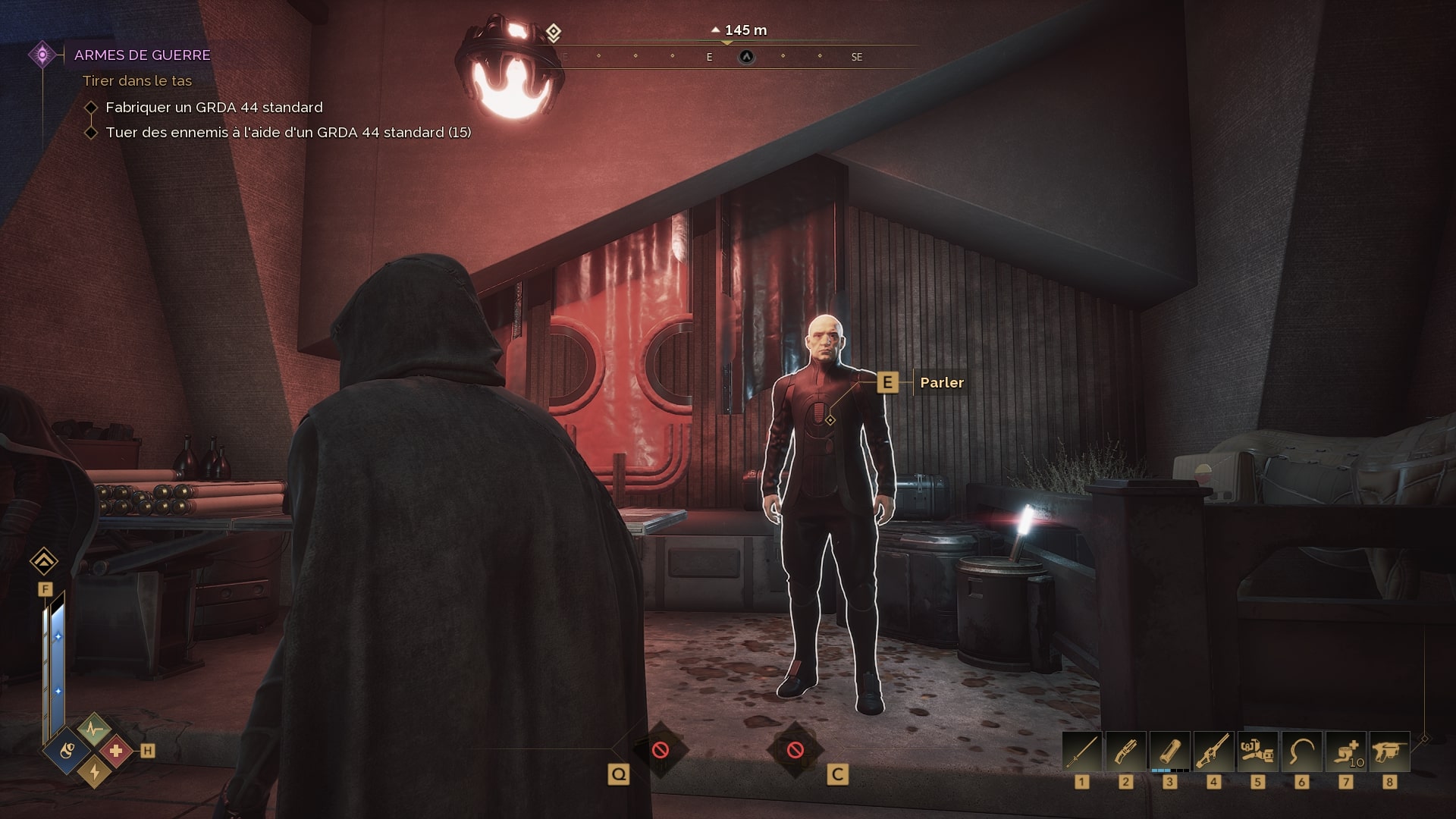
Task: Click the purple quest icon beside Armes de Guerre
Action: (x=42, y=55)
